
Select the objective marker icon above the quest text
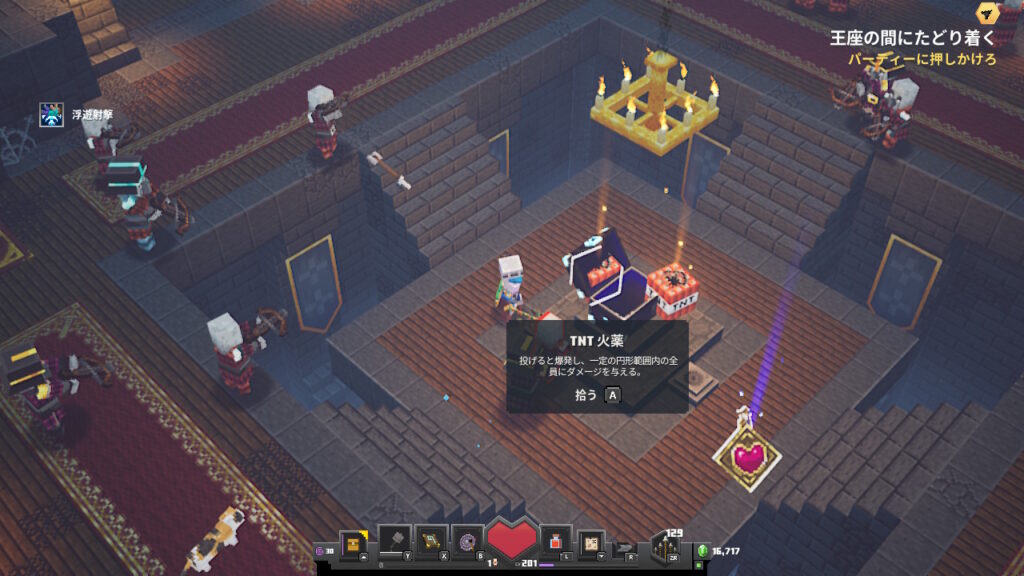988,13
